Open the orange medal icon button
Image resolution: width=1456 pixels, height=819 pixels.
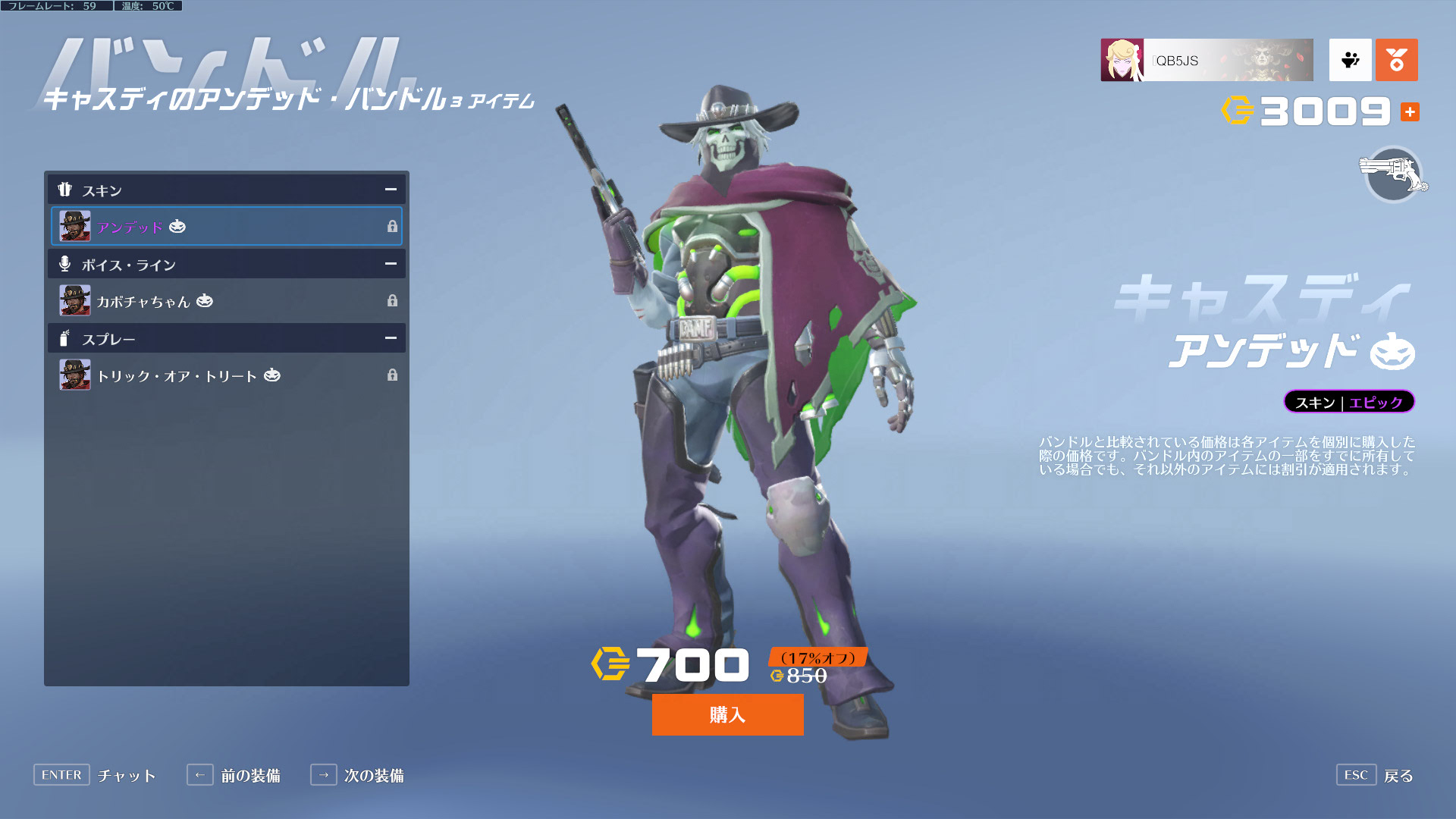point(1396,60)
